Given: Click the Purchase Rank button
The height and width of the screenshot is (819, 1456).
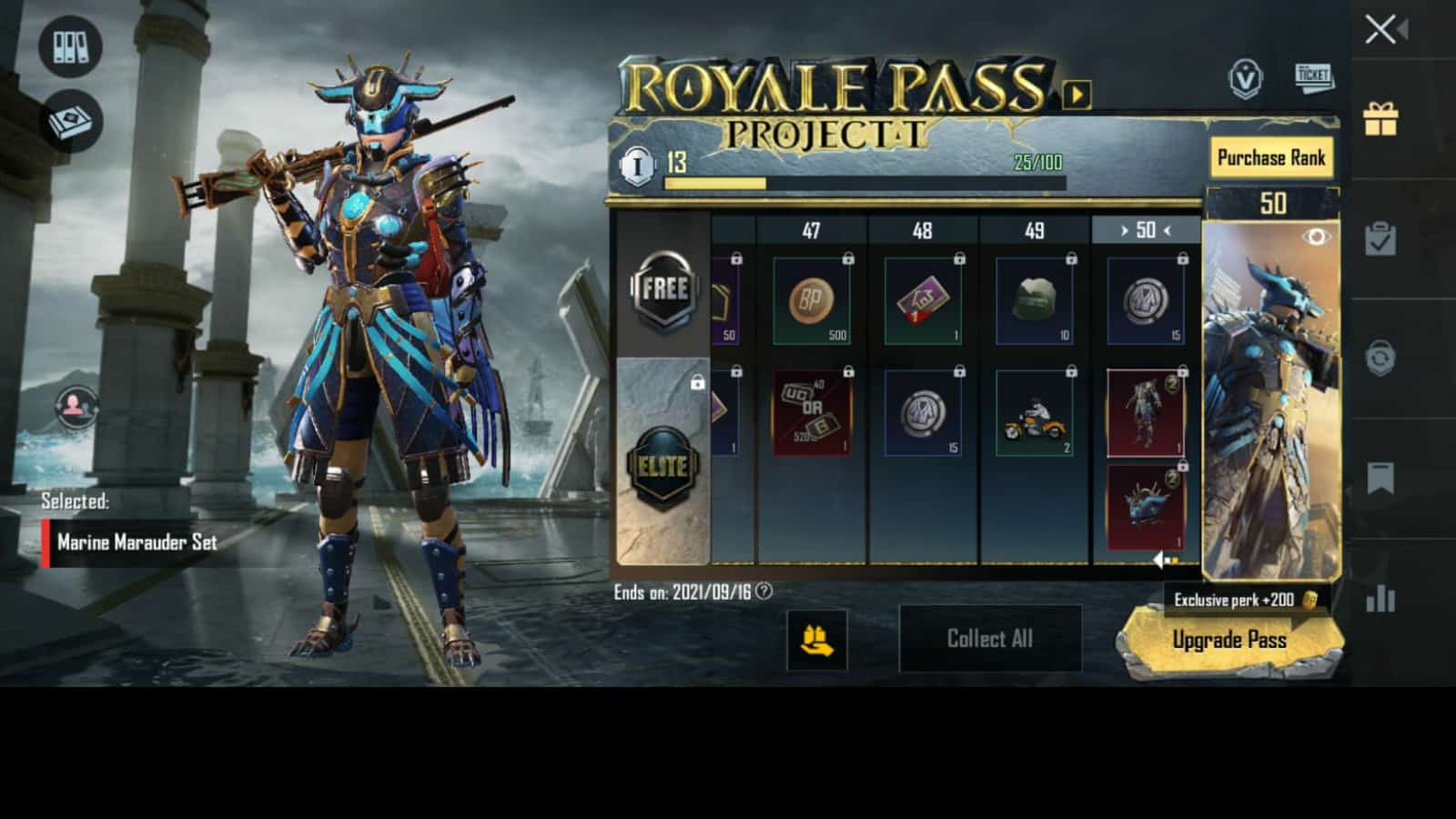Looking at the screenshot, I should click(x=1270, y=158).
